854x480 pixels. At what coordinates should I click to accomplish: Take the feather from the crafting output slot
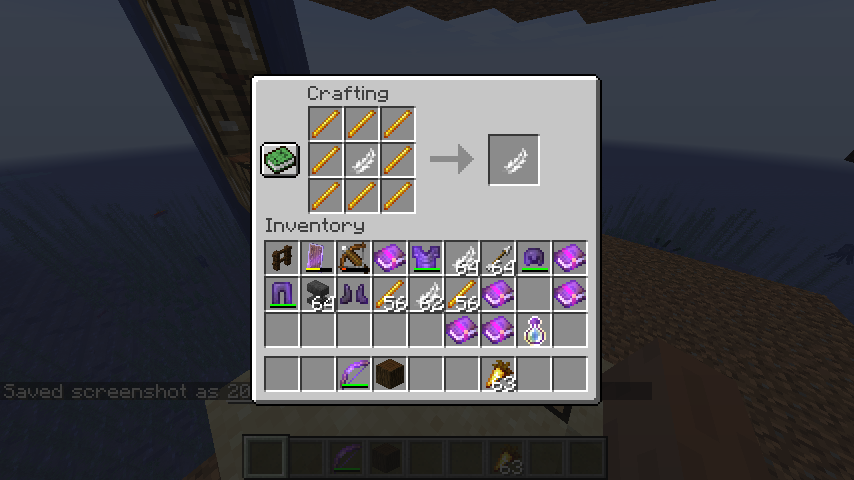tap(514, 160)
